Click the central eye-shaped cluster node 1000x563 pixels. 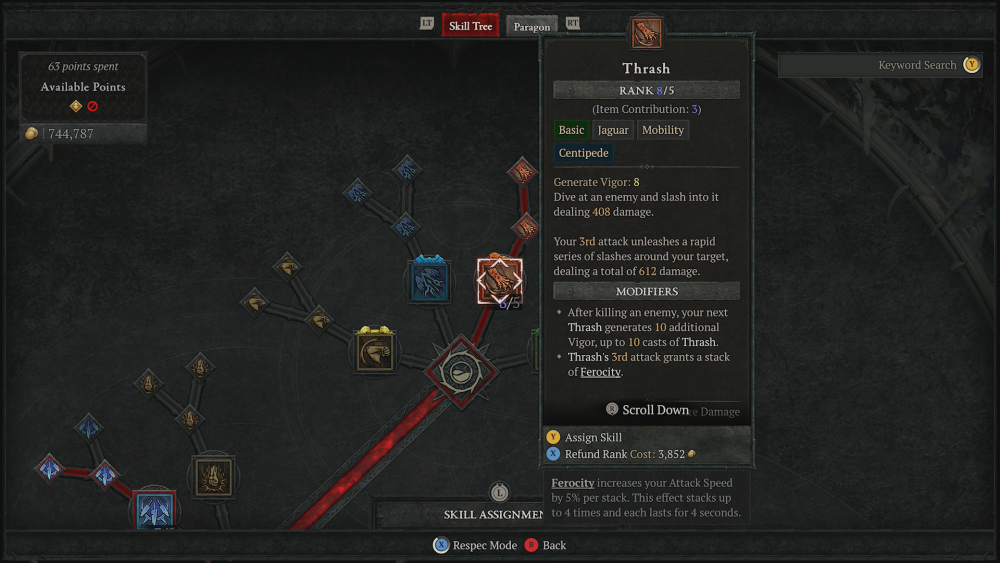click(458, 371)
